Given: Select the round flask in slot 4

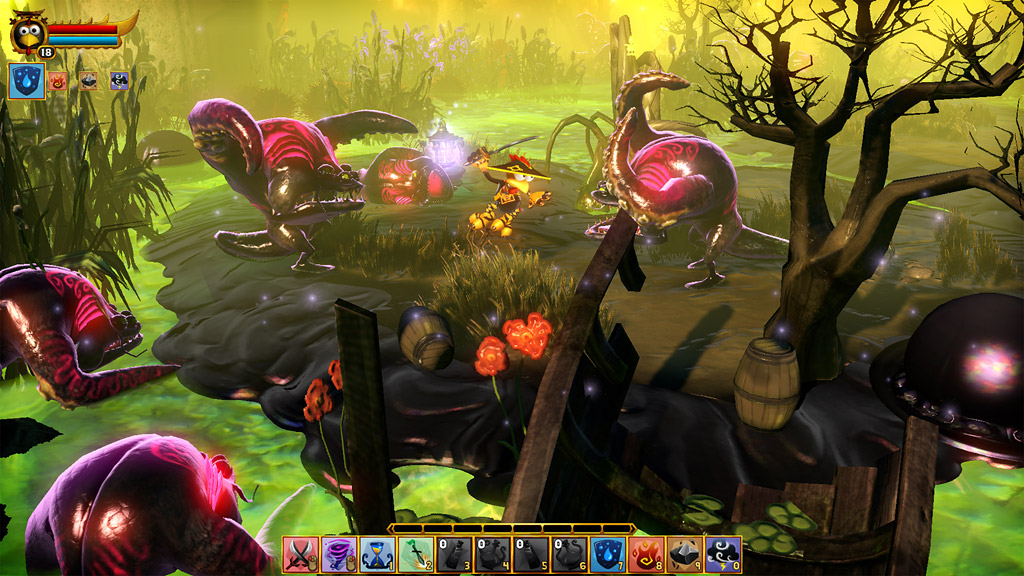Looking at the screenshot, I should 492,553.
